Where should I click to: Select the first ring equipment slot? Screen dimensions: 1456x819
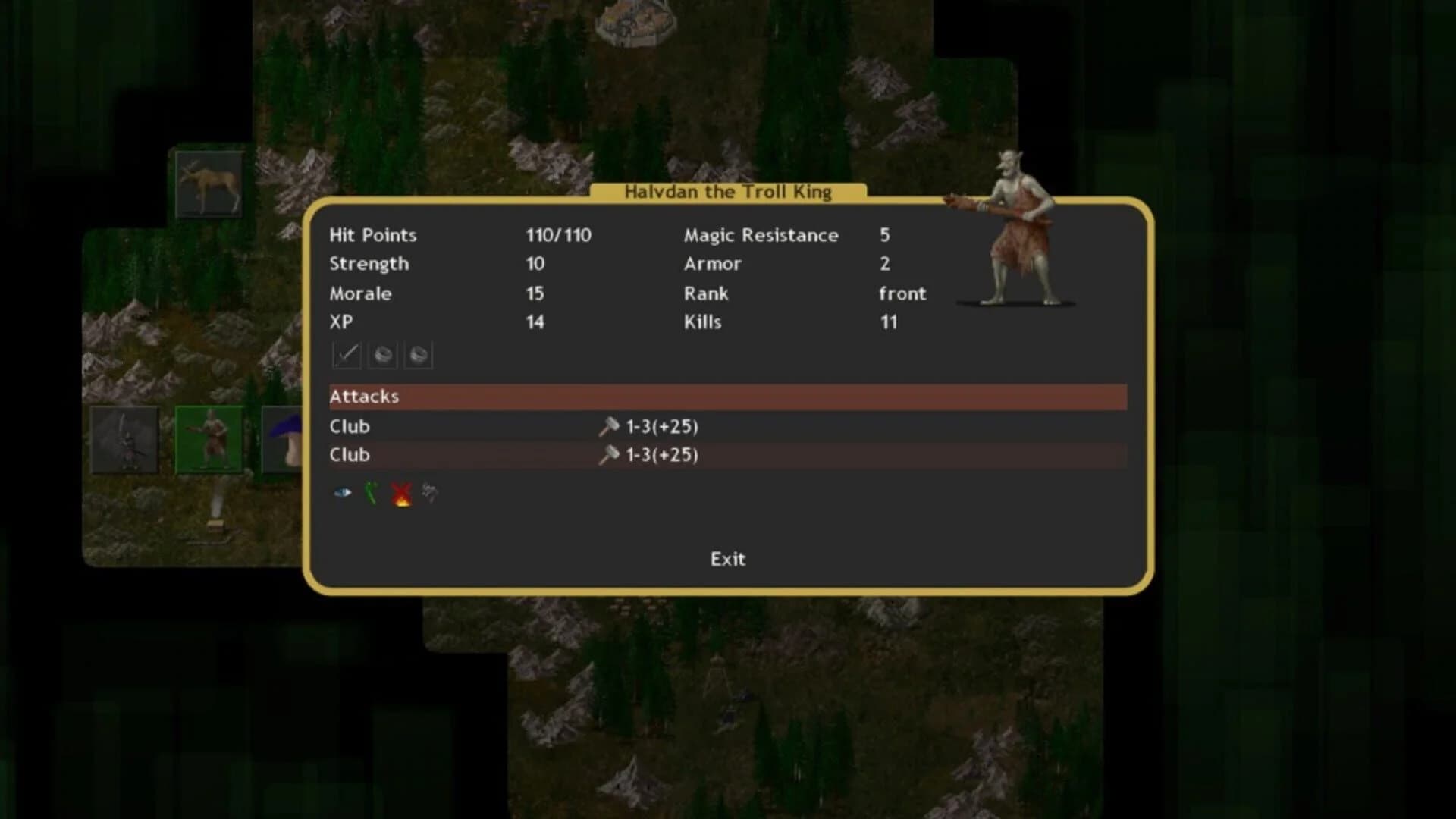click(382, 353)
